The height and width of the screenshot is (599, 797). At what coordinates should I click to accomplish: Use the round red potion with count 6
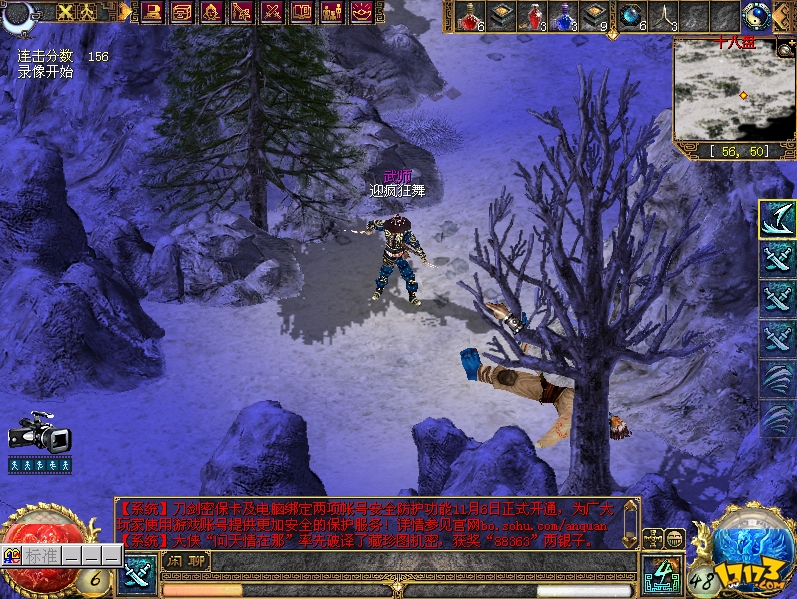(x=471, y=15)
